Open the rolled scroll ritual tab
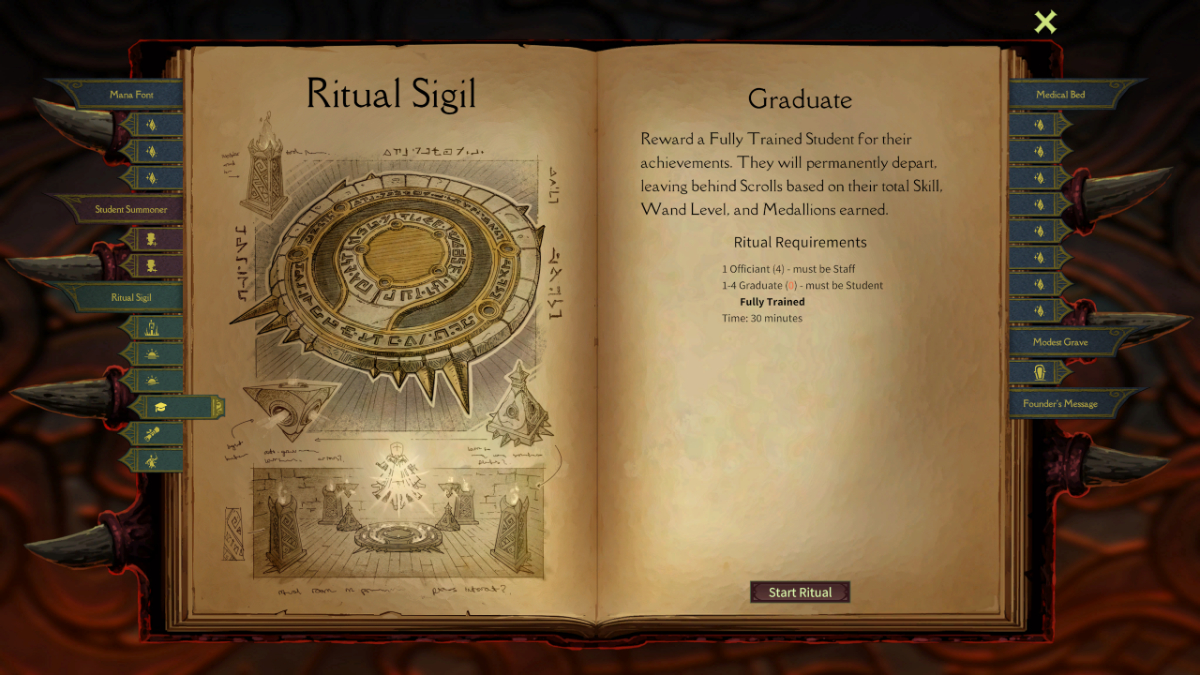1200x675 pixels. pyautogui.click(x=152, y=434)
